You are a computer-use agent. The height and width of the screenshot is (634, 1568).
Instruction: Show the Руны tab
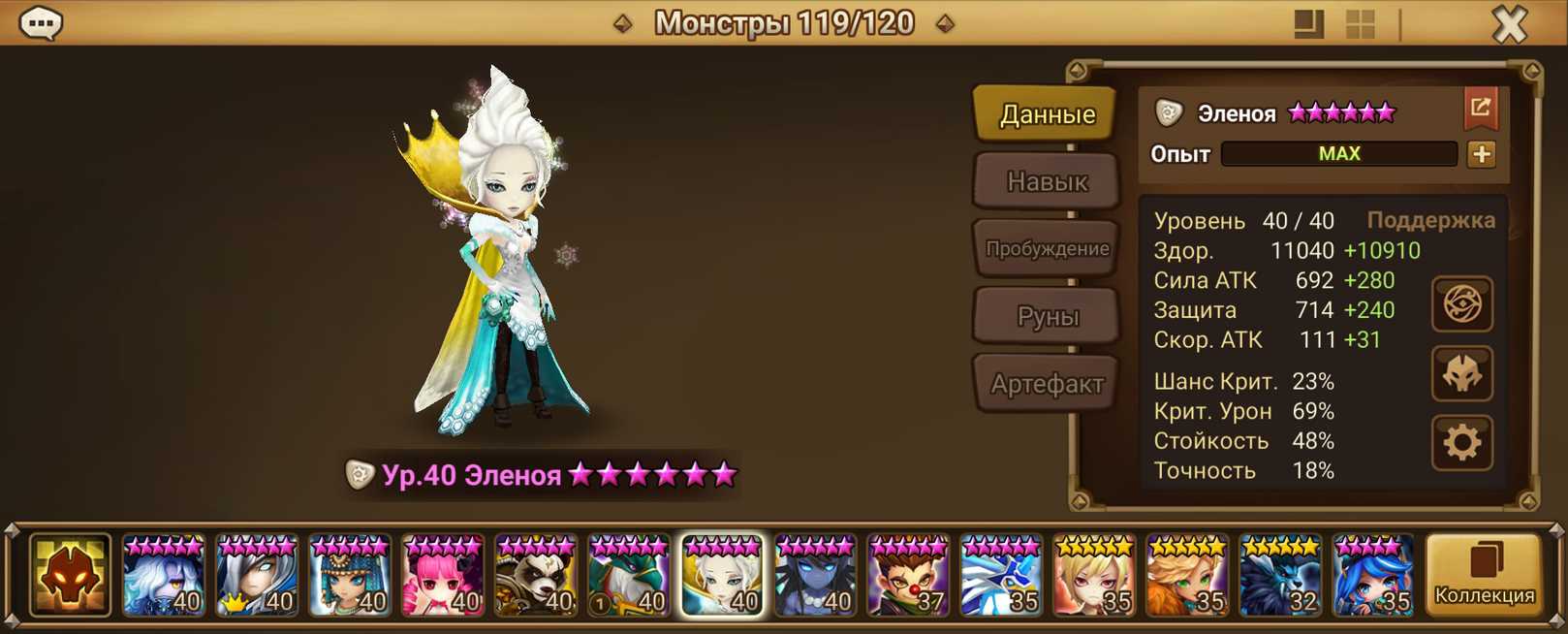pos(1047,316)
